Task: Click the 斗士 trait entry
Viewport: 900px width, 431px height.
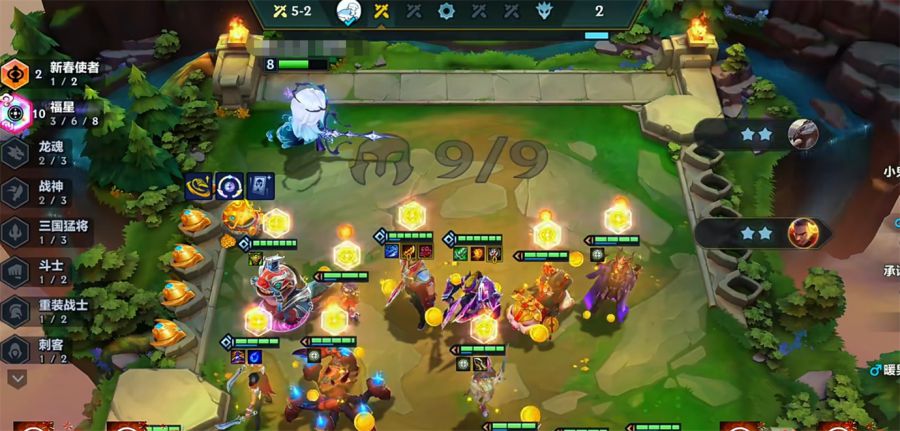Action: click(55, 272)
